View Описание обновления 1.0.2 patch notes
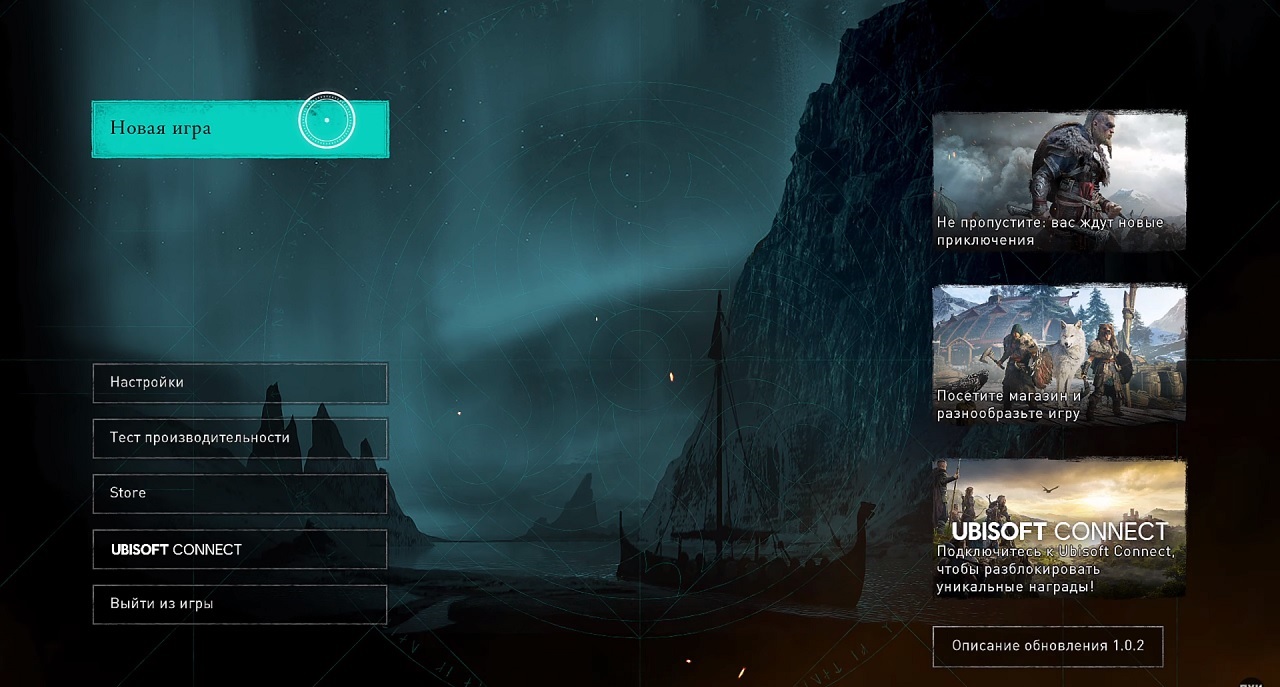 pyautogui.click(x=1047, y=646)
